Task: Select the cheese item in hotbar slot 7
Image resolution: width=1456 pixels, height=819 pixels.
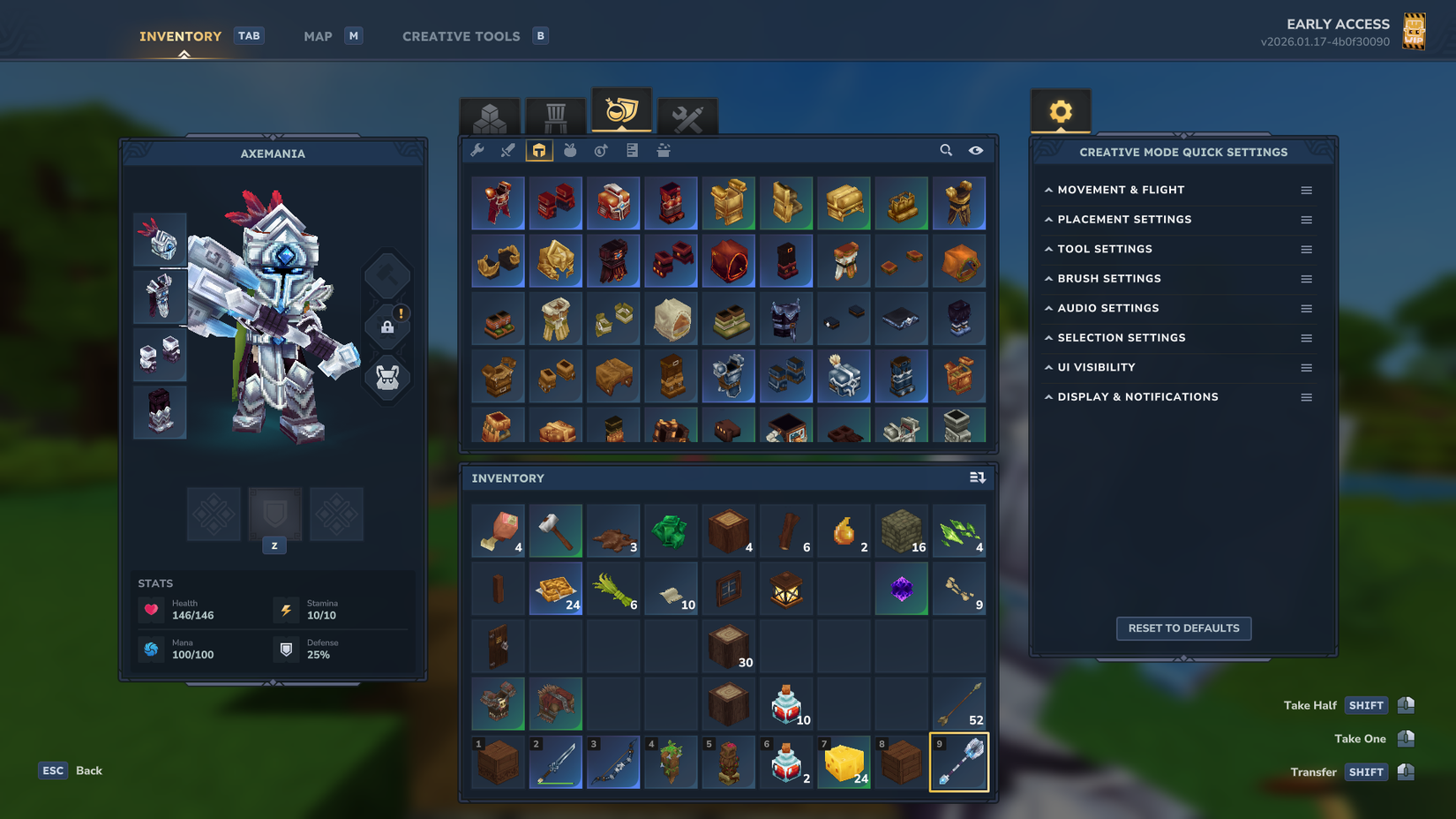Action: (x=844, y=762)
